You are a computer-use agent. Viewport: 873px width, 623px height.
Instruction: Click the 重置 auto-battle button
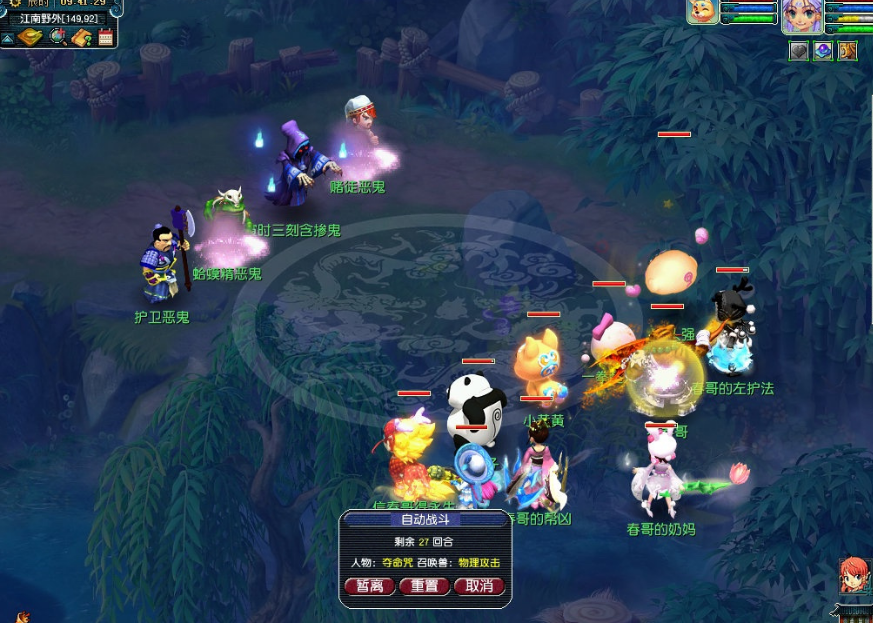[424, 586]
